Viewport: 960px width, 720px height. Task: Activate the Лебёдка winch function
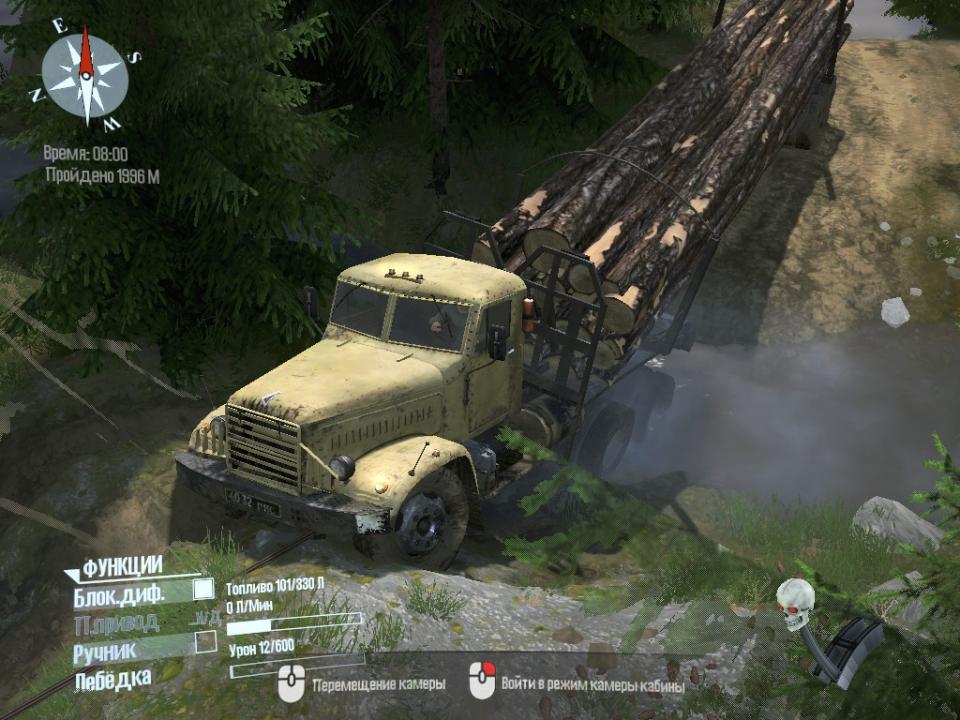pos(112,679)
